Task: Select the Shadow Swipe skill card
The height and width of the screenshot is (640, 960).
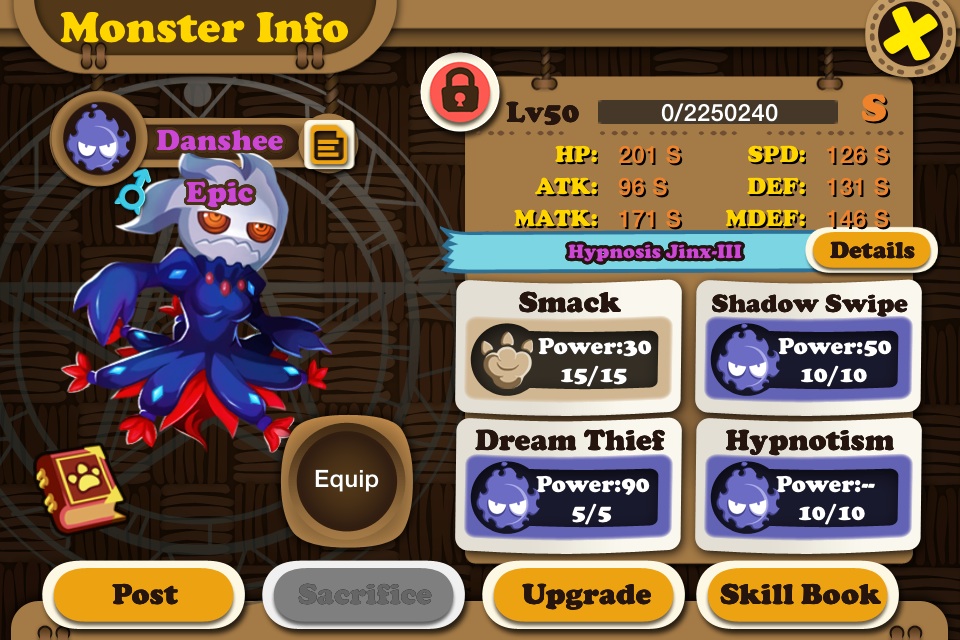Action: [x=808, y=346]
